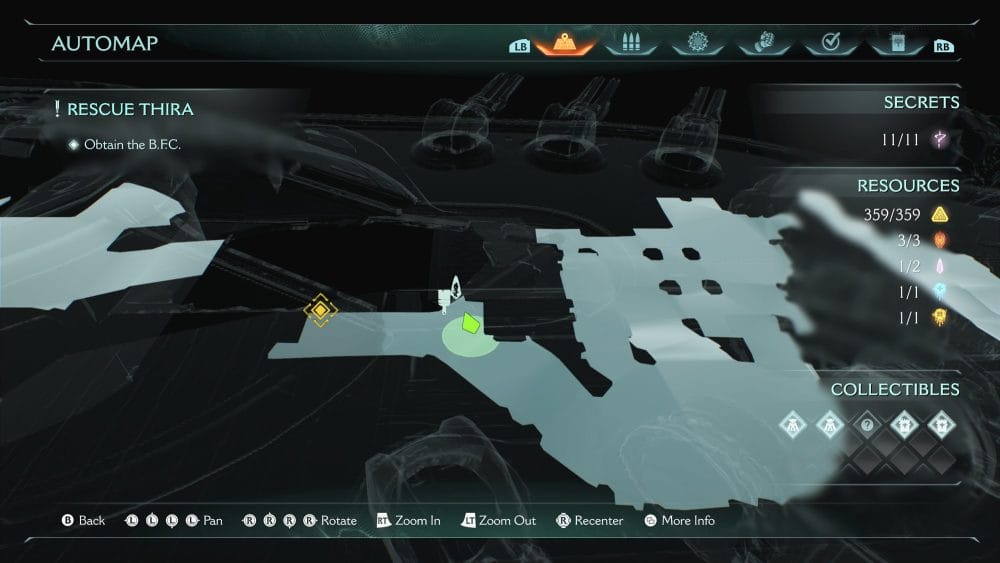1000x563 pixels.
Task: Select the highlighted Automap tab
Action: click(x=565, y=43)
